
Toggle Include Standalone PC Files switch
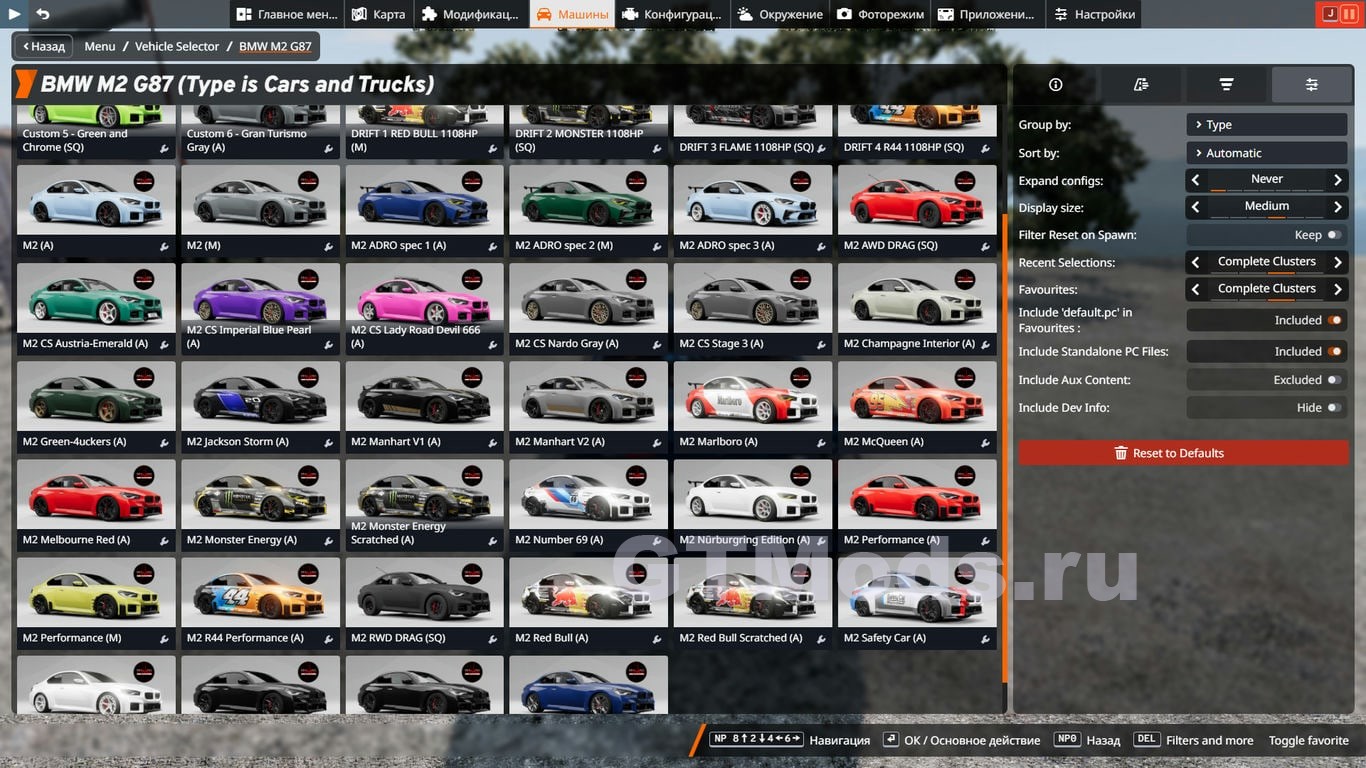coord(1333,352)
